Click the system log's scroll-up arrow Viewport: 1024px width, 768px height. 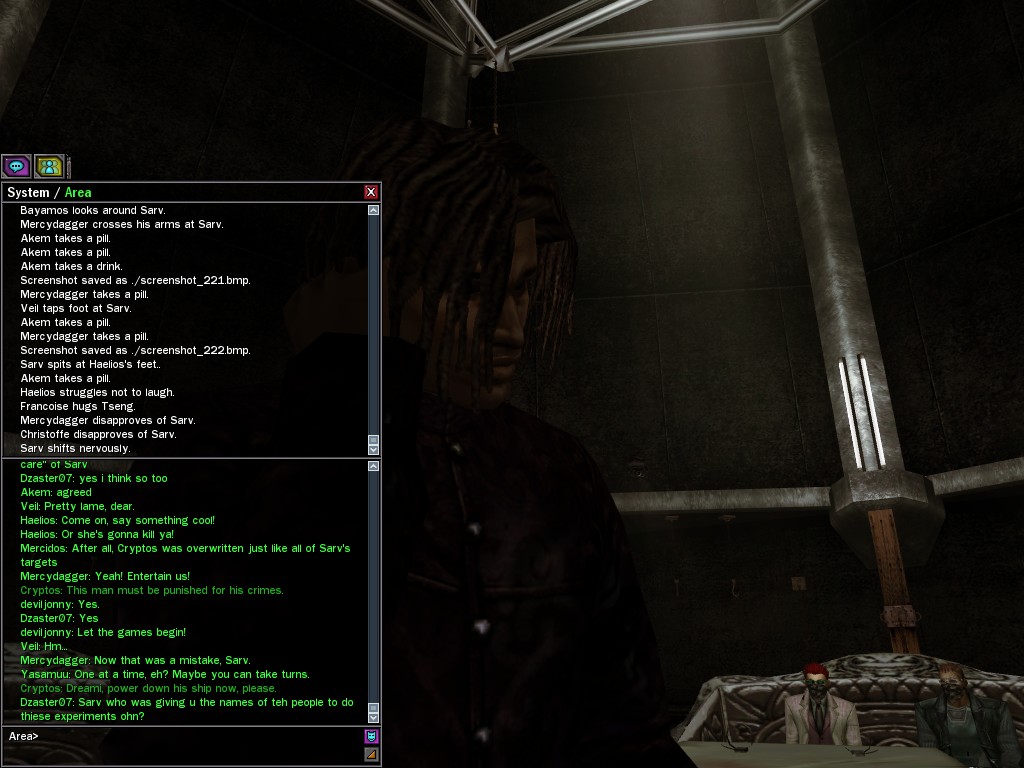pos(374,210)
